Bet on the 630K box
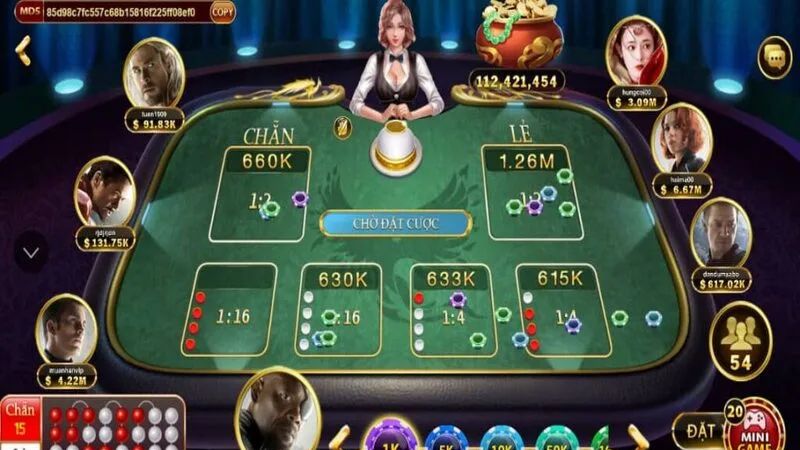 pos(344,310)
